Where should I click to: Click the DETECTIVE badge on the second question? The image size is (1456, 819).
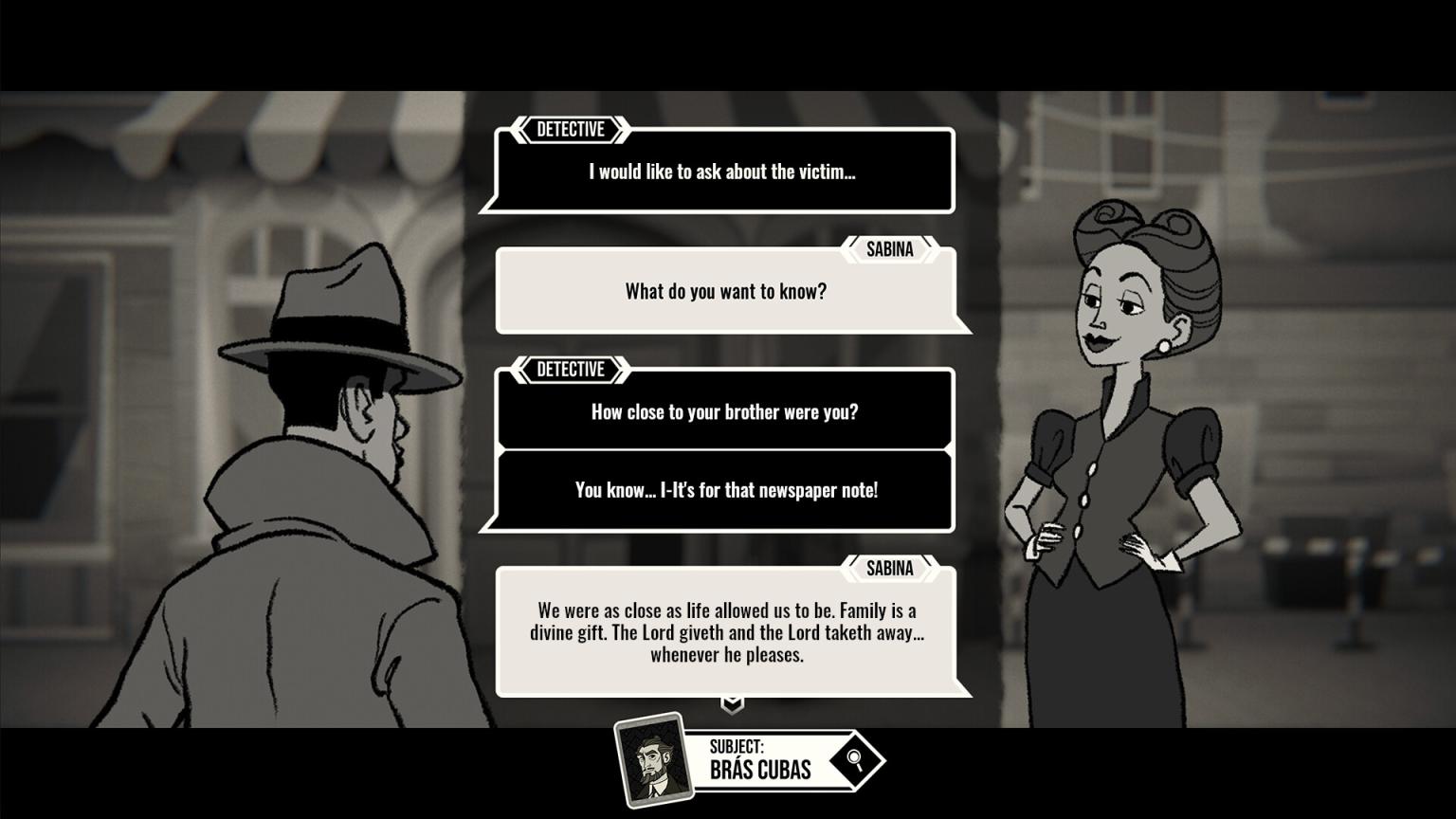point(570,370)
